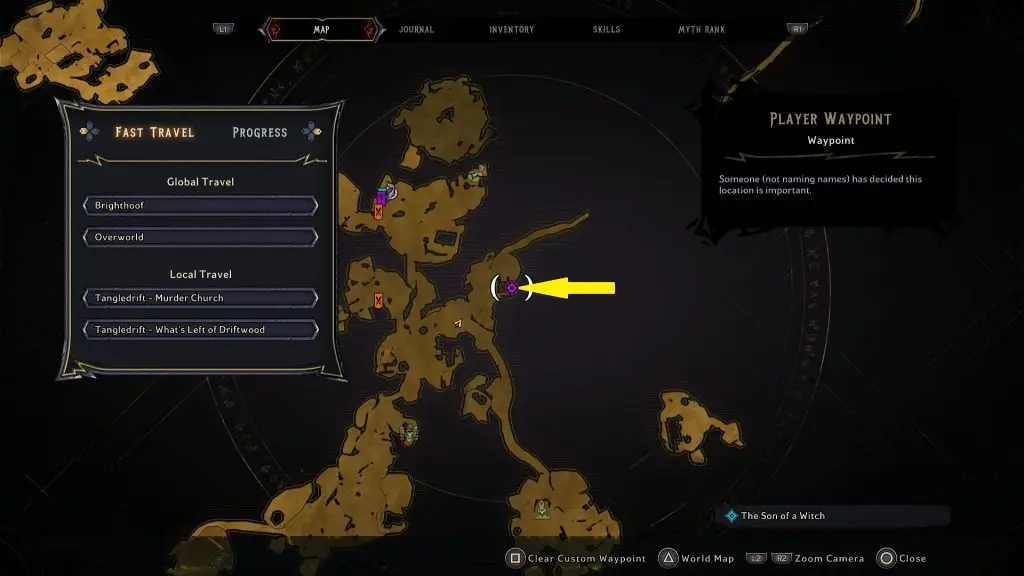This screenshot has width=1024, height=576.
Task: Travel to Tangledrift - Murder Church
Action: click(201, 298)
